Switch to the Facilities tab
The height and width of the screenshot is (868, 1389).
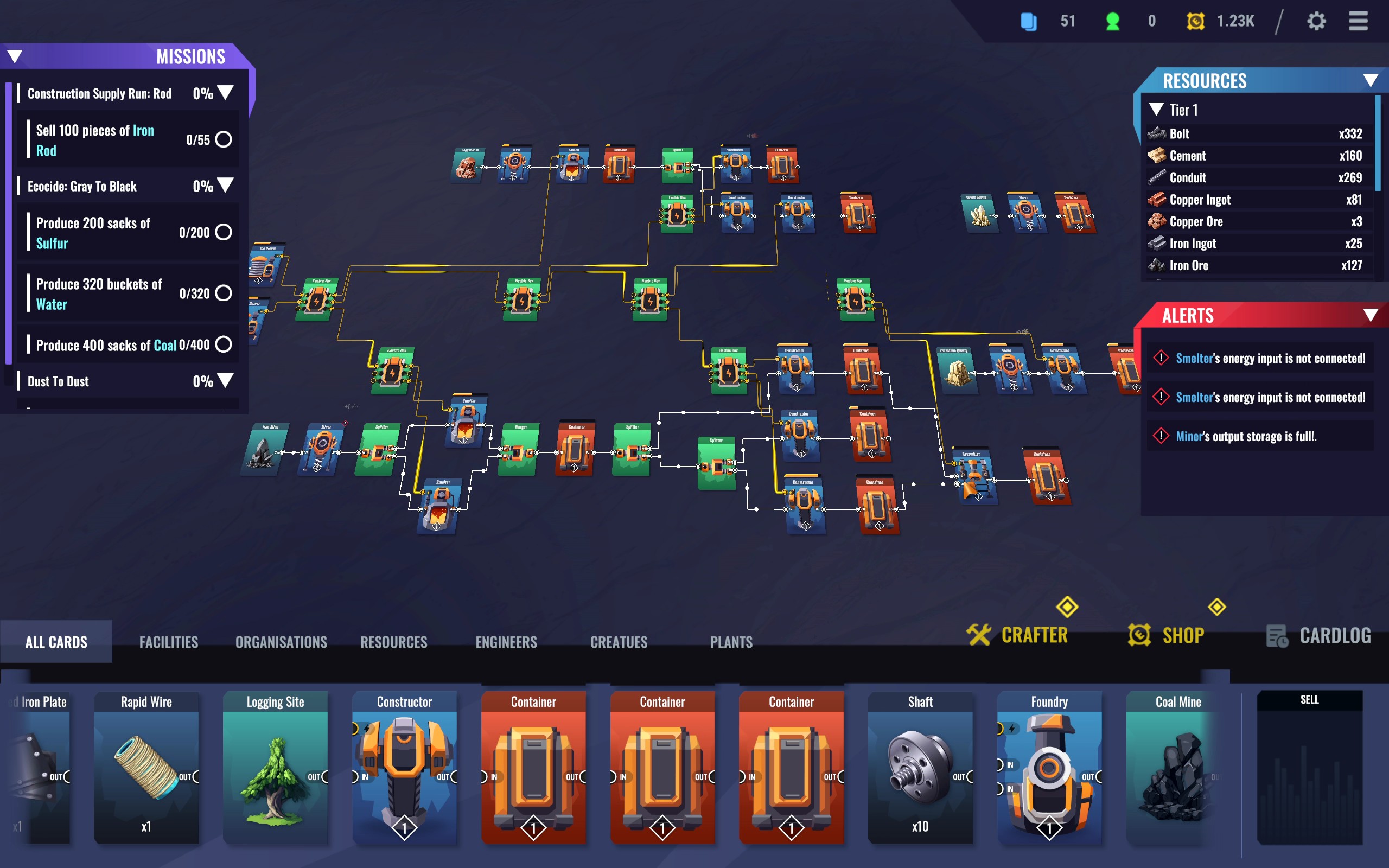pos(169,642)
